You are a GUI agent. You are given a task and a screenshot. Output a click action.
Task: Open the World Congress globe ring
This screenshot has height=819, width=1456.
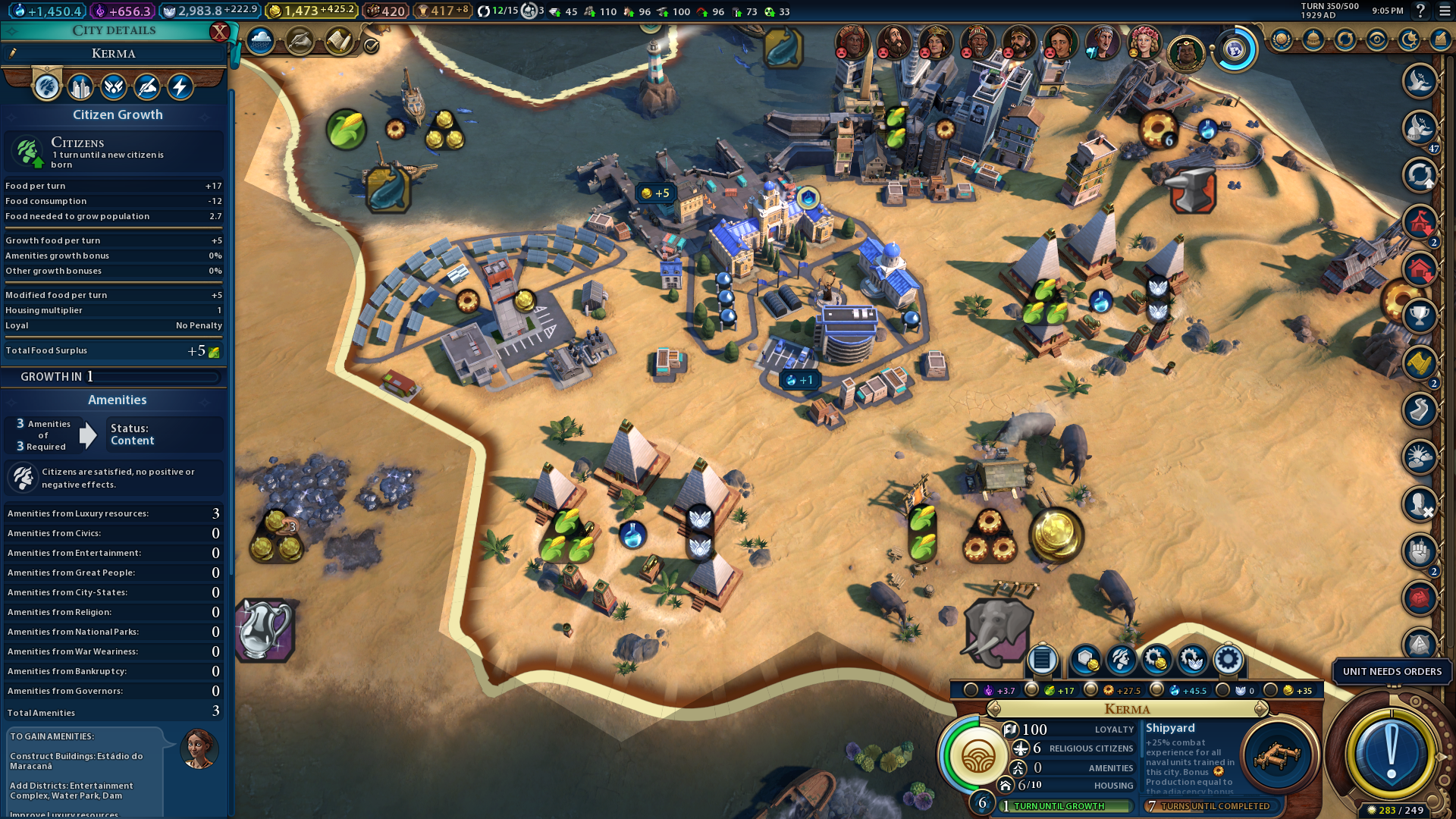tap(1235, 50)
